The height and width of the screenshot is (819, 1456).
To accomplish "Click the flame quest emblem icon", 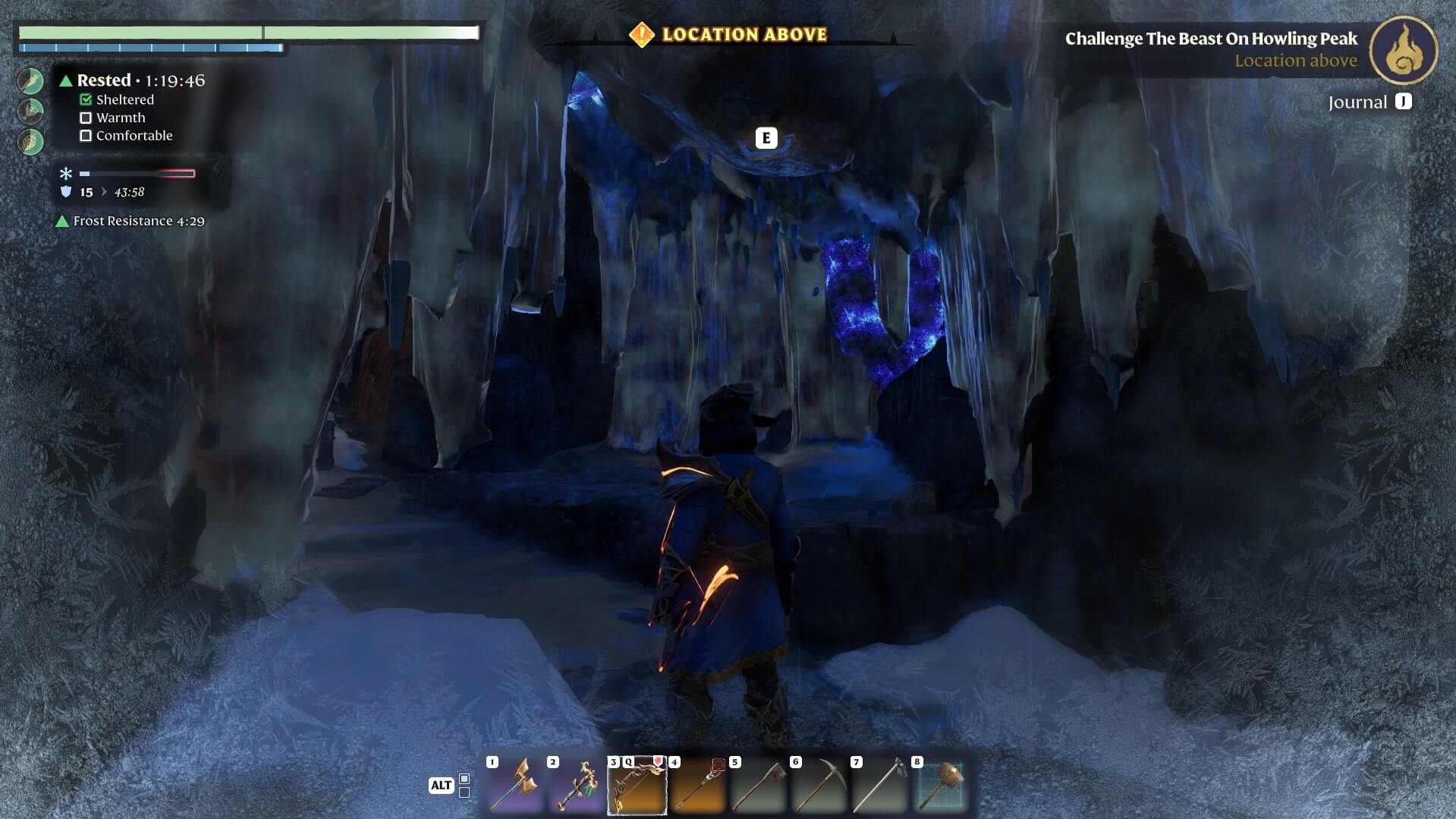I will 1403,49.
